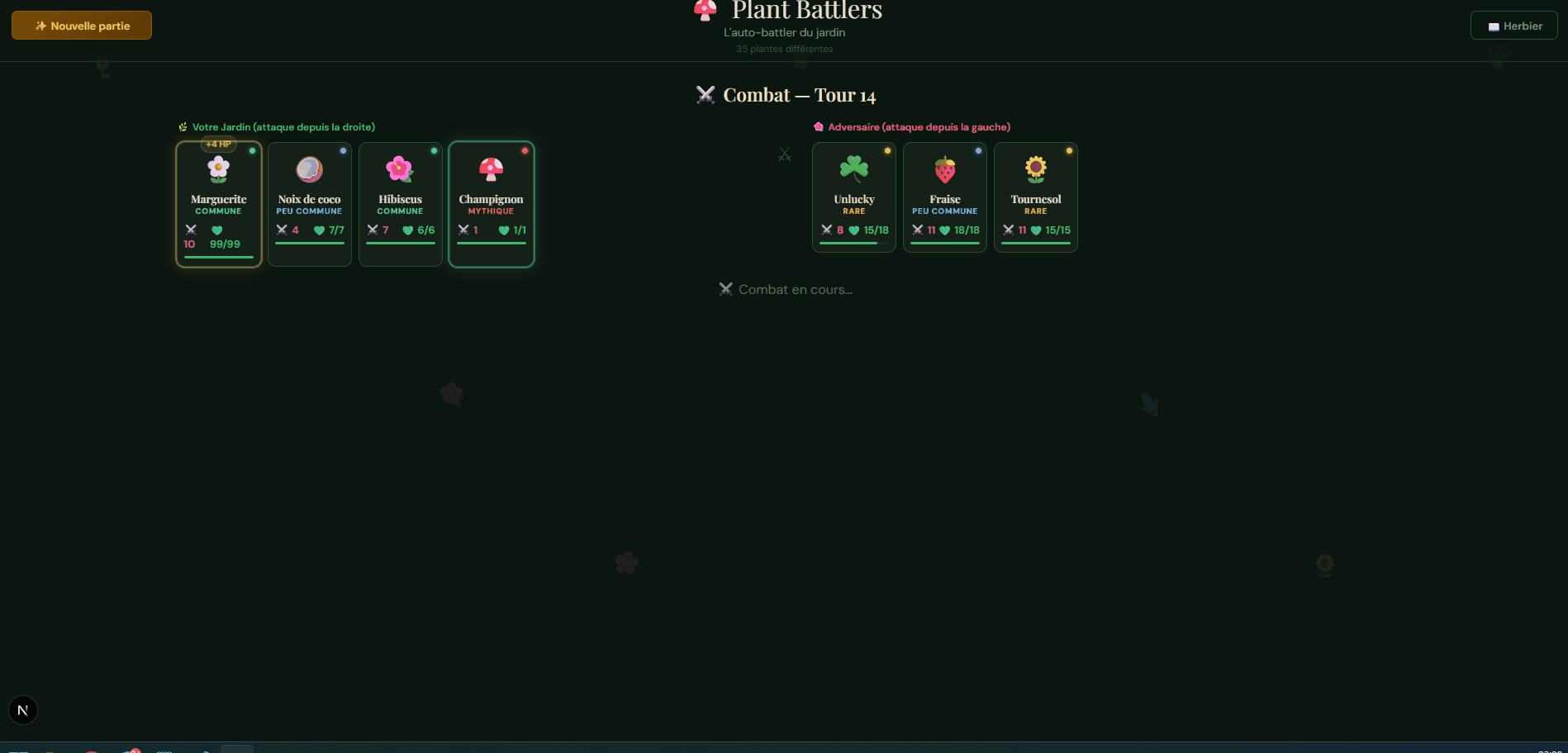
Task: Expand the Fraise card details
Action: (x=944, y=197)
